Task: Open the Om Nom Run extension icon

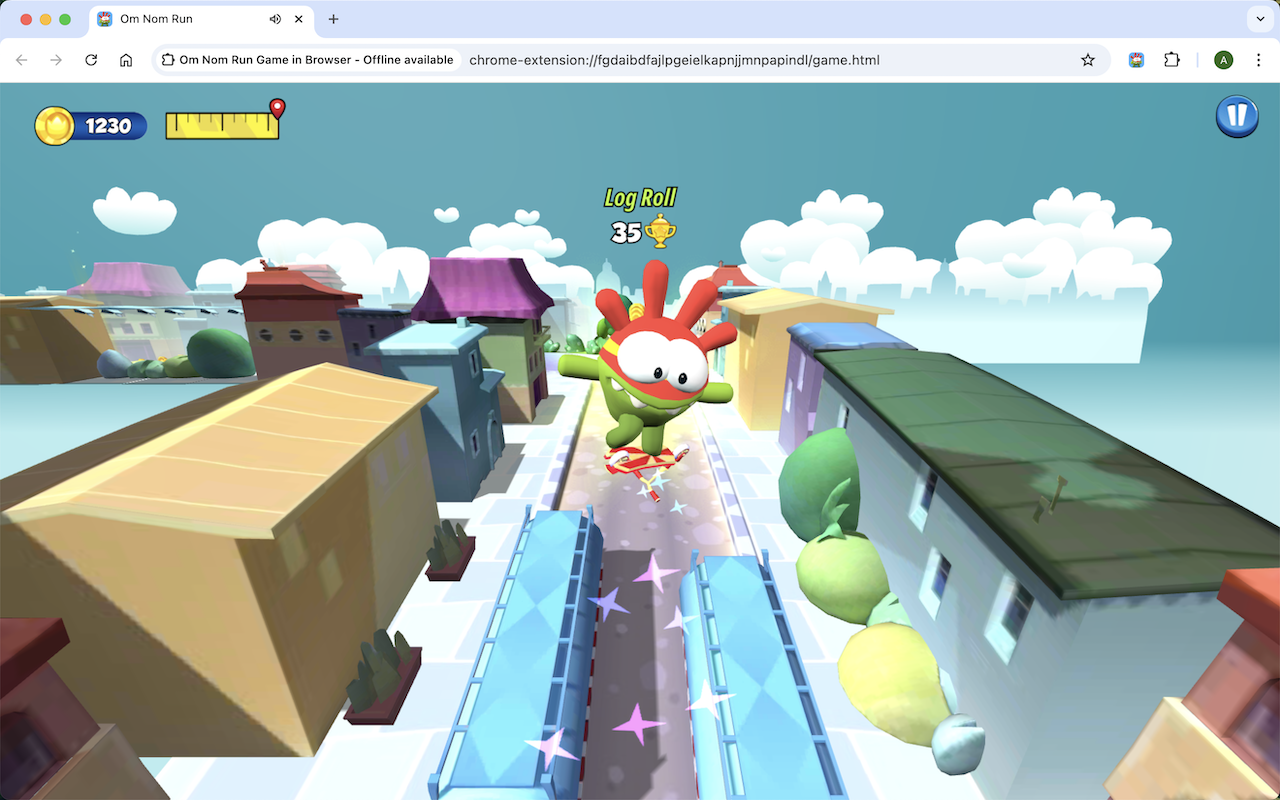Action: coord(1135,60)
